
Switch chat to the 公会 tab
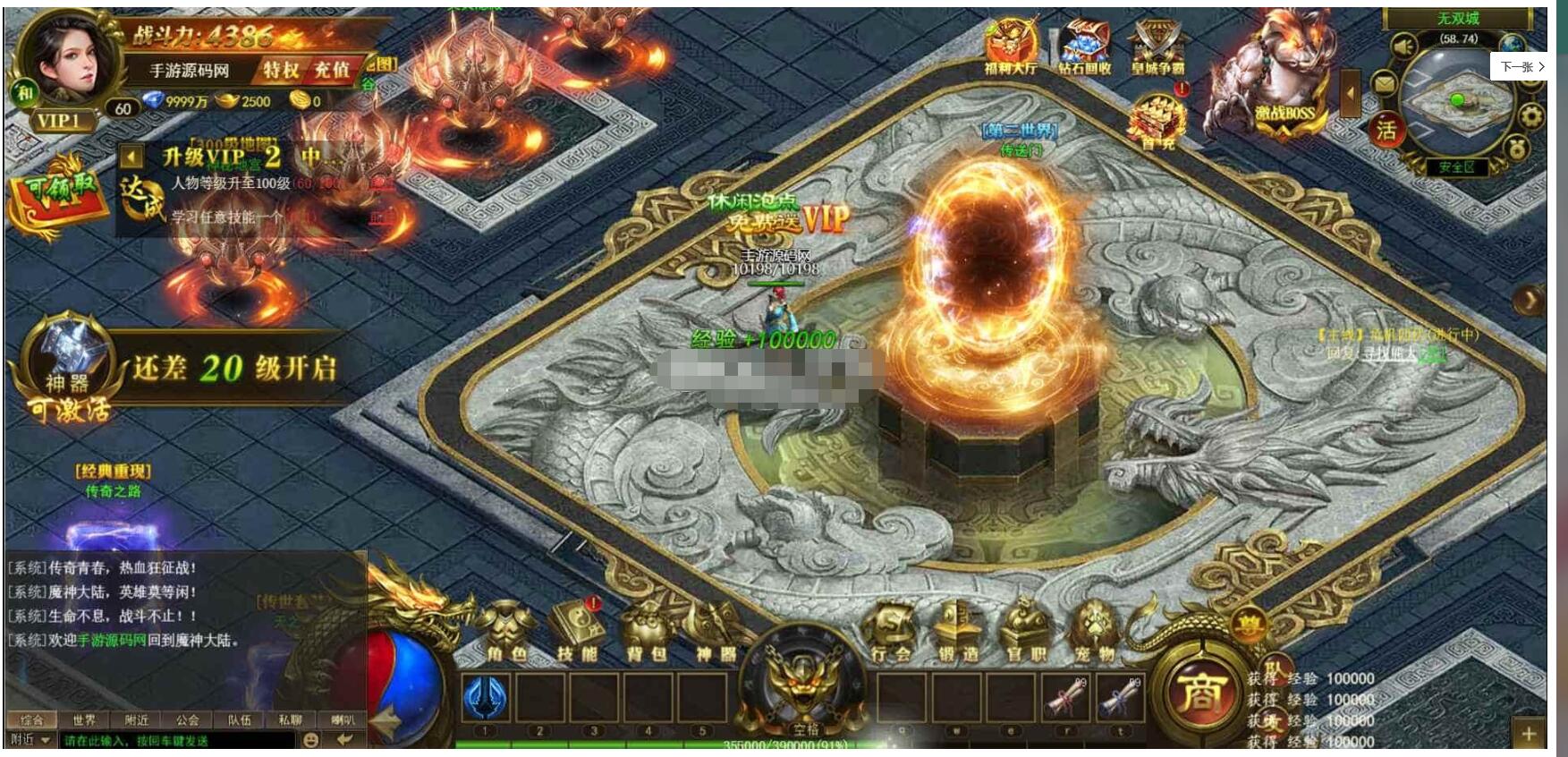[188, 719]
